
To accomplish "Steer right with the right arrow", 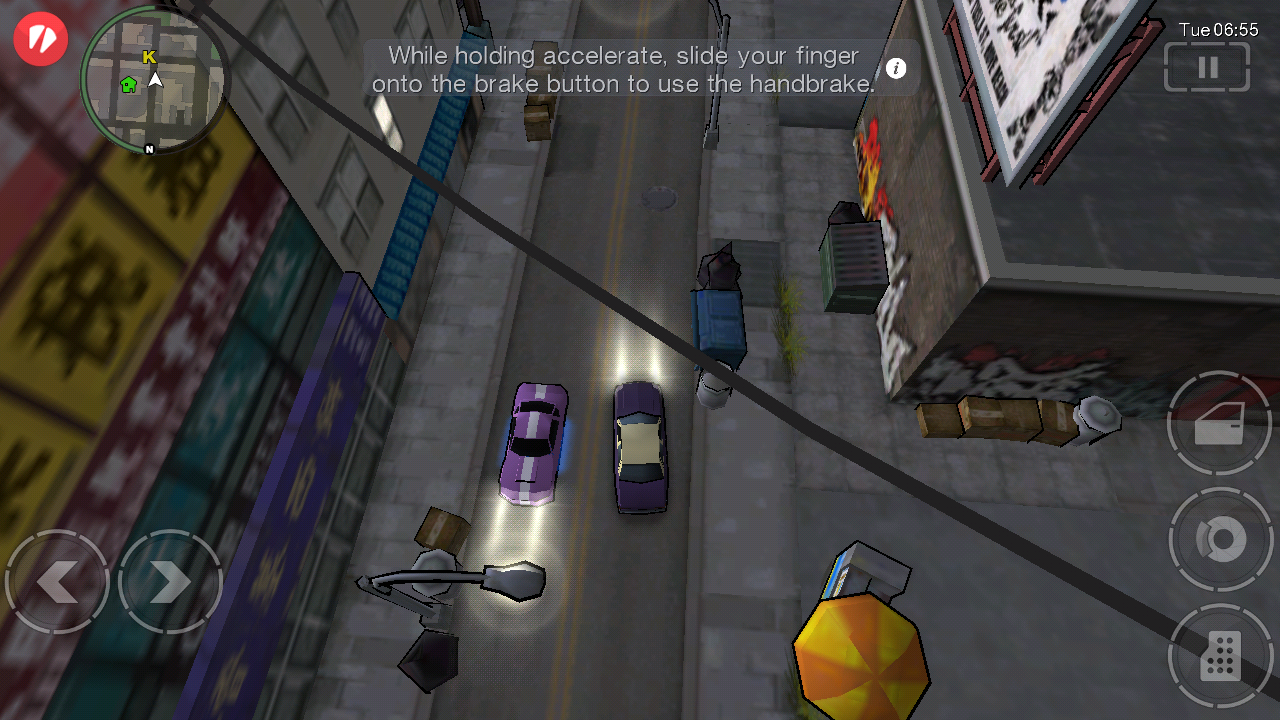I will click(x=170, y=582).
